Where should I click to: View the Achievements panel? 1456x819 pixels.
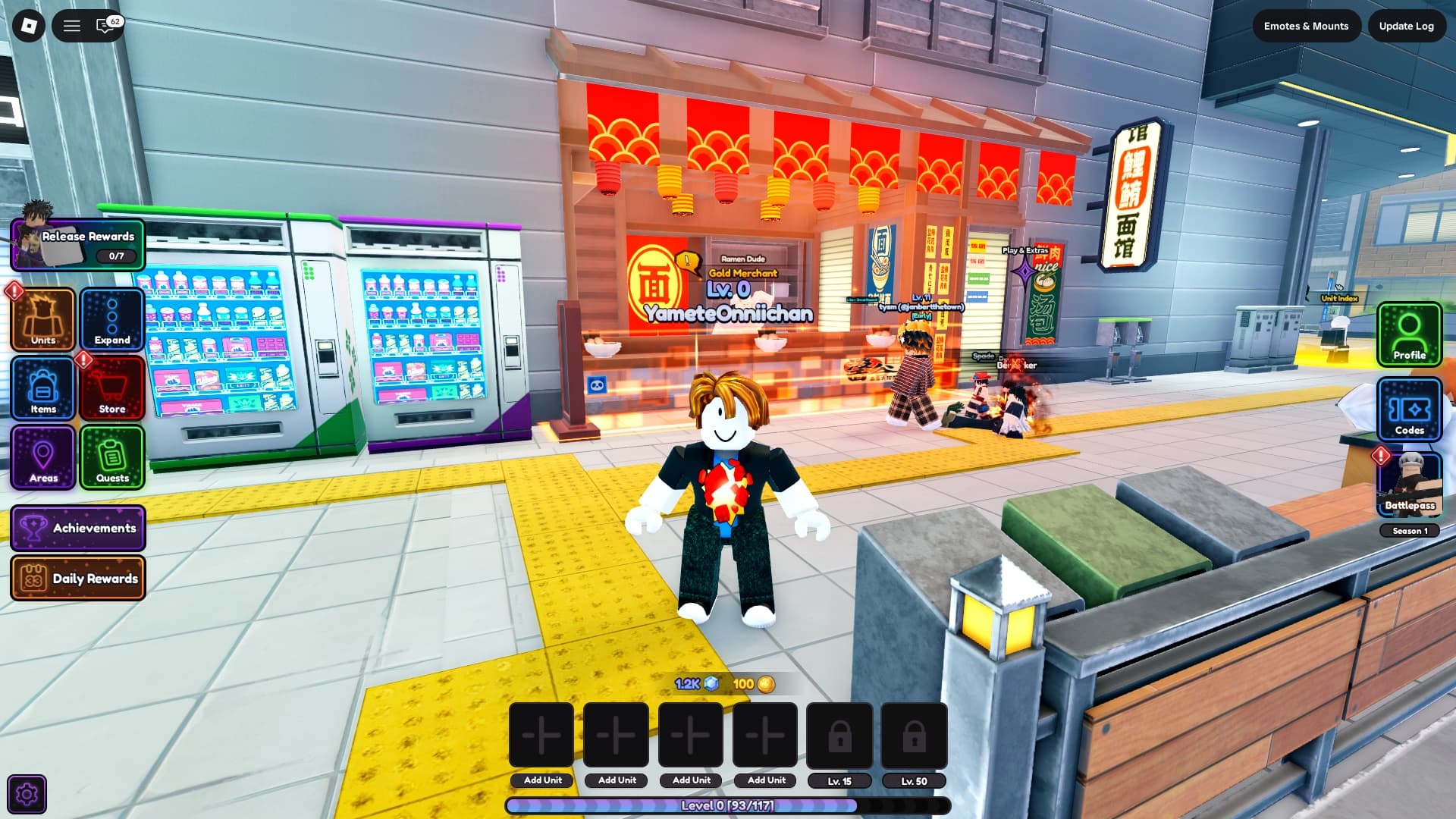[78, 528]
